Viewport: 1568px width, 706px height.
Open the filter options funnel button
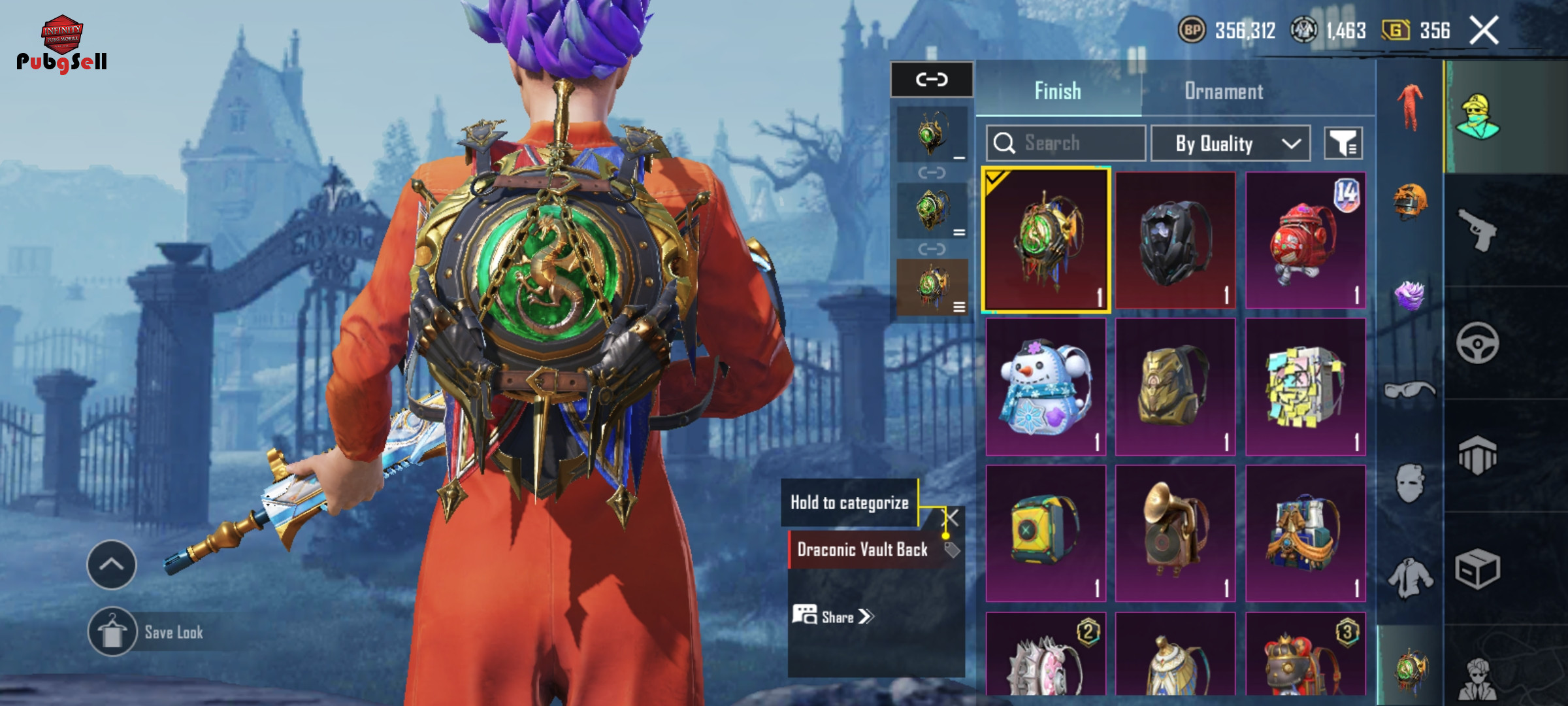point(1343,143)
